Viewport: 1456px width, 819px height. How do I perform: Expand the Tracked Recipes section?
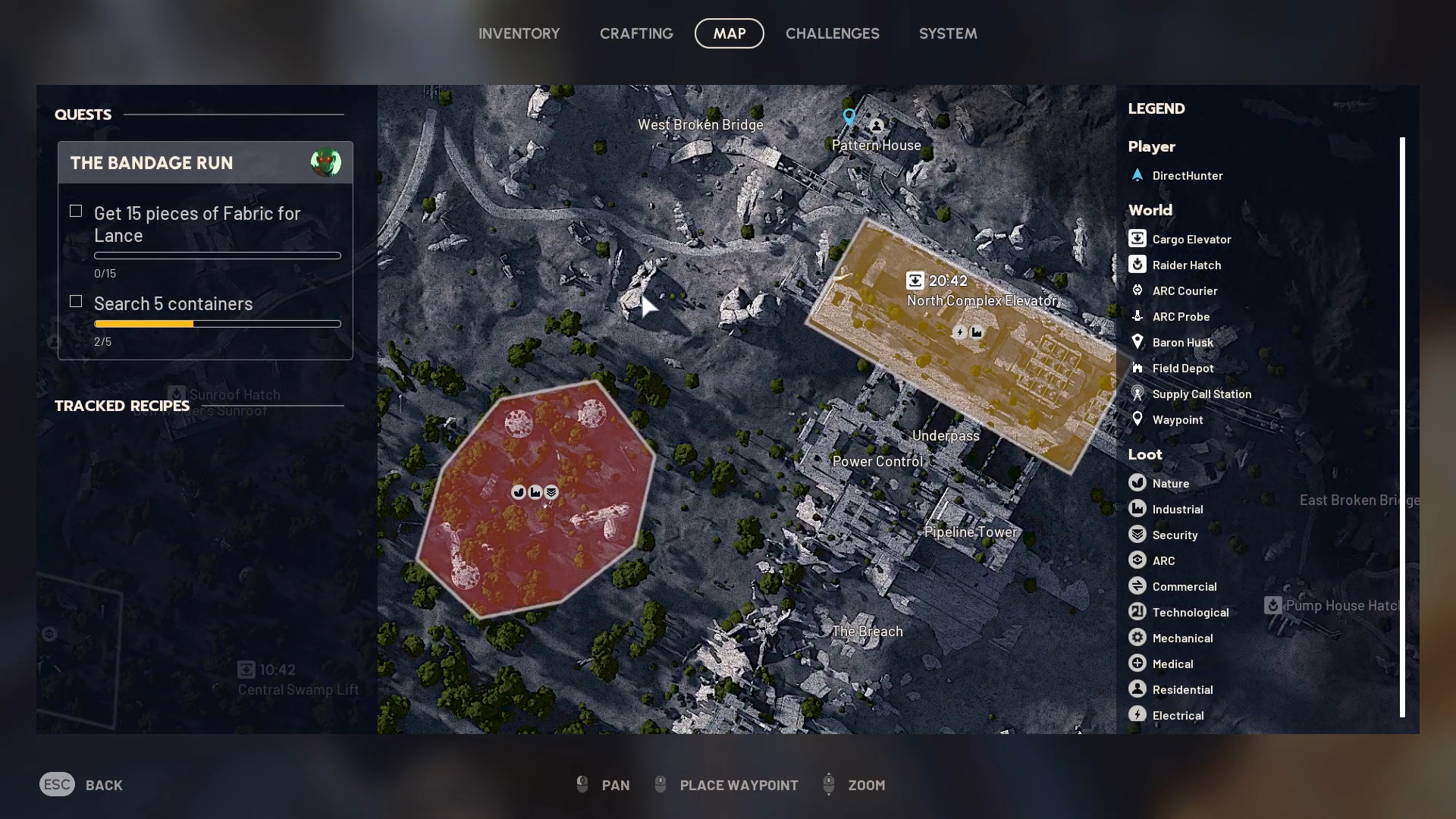coord(121,406)
